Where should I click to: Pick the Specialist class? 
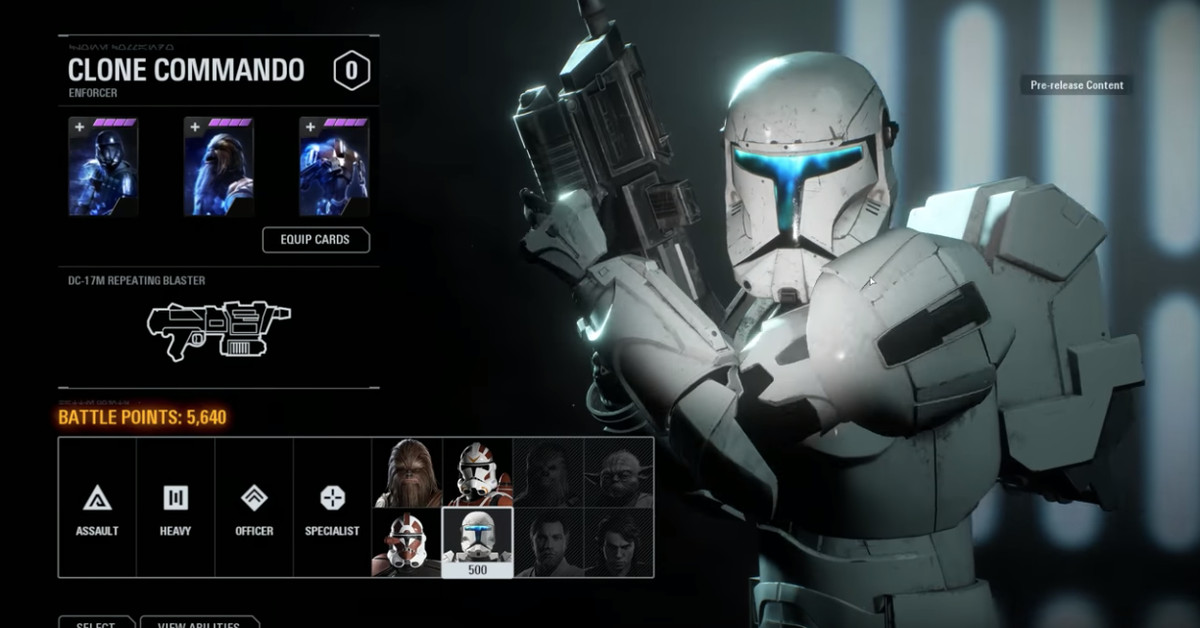point(332,508)
